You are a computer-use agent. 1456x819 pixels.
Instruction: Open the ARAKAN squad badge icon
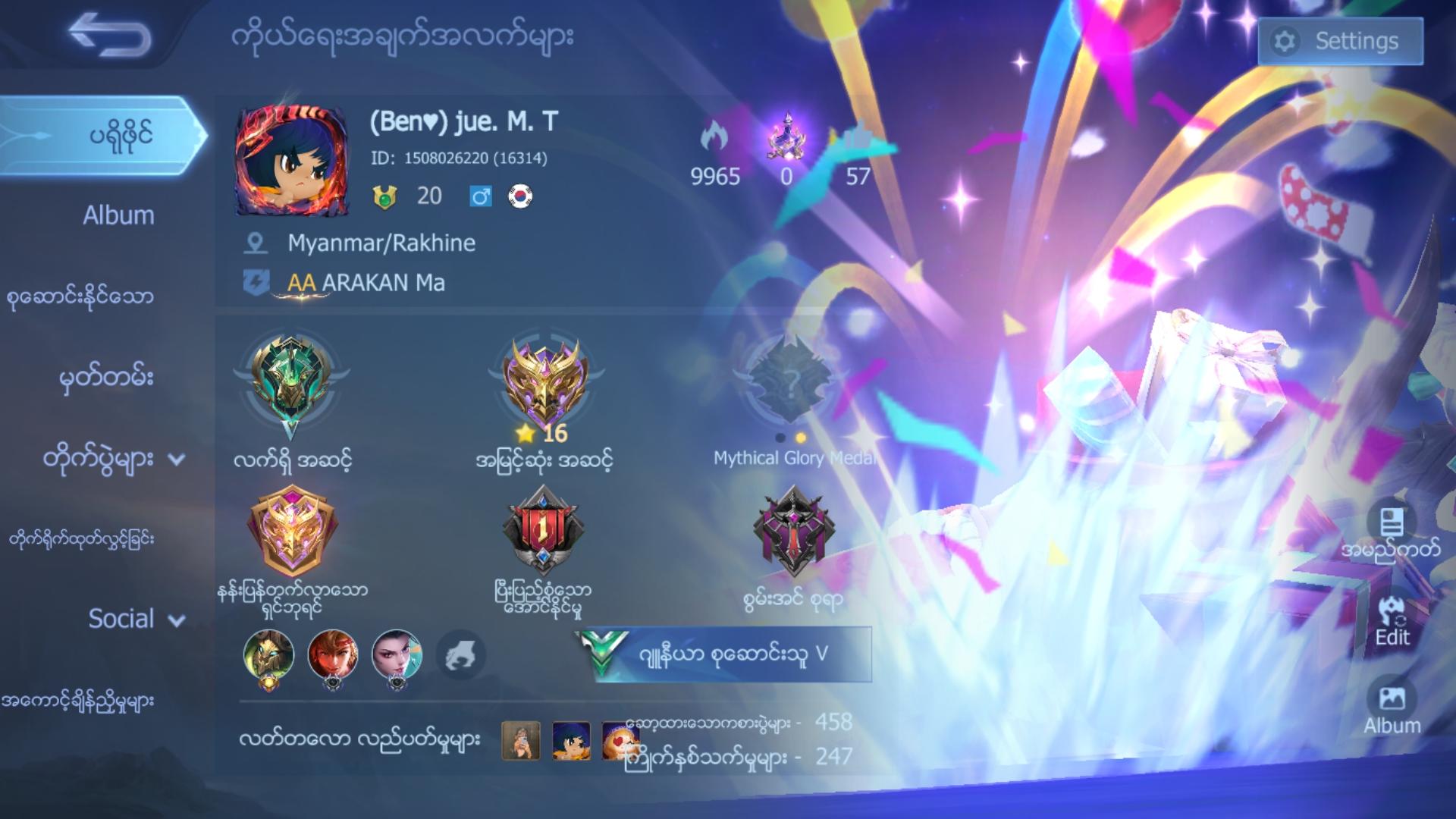(258, 281)
